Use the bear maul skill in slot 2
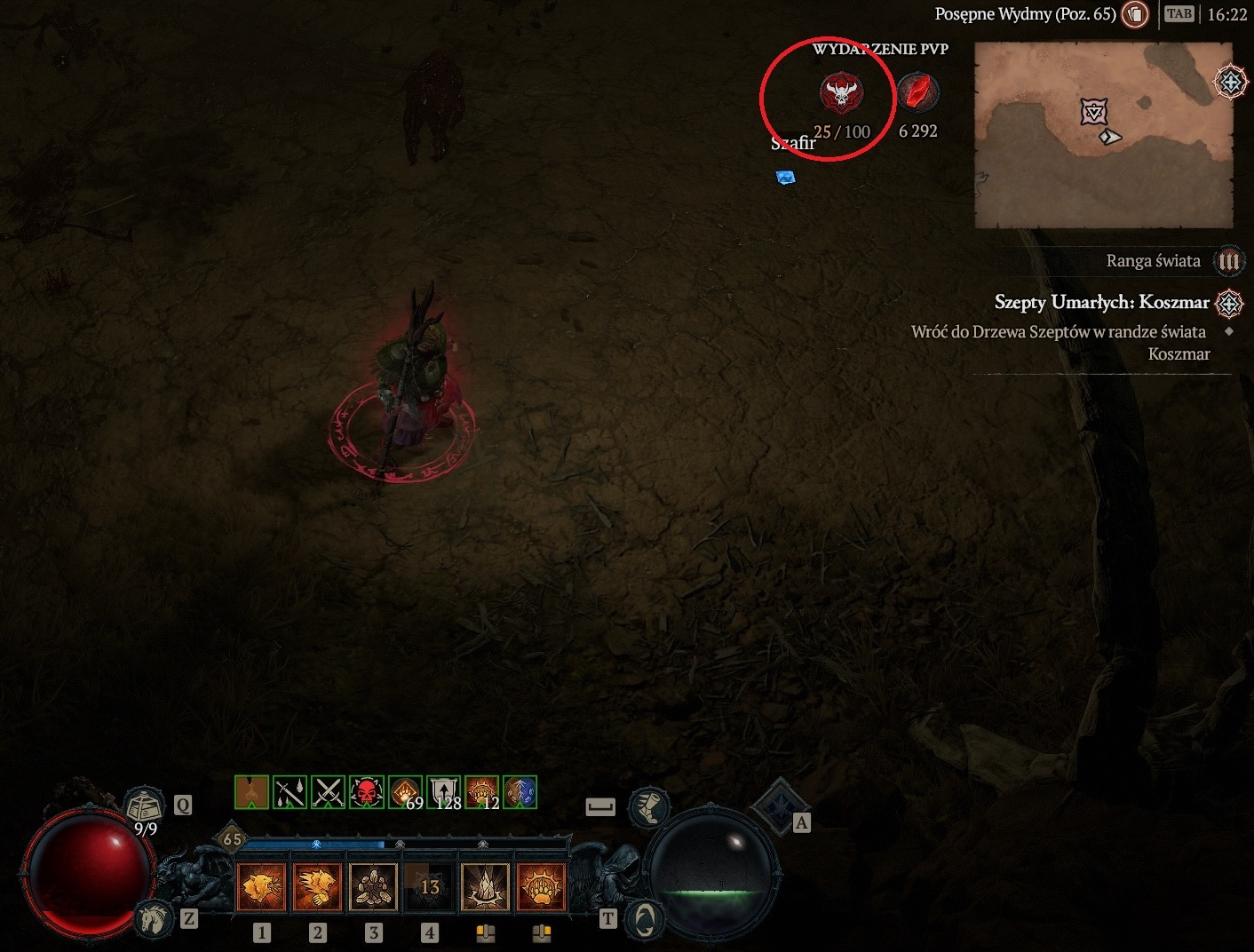The image size is (1254, 952). point(317,886)
